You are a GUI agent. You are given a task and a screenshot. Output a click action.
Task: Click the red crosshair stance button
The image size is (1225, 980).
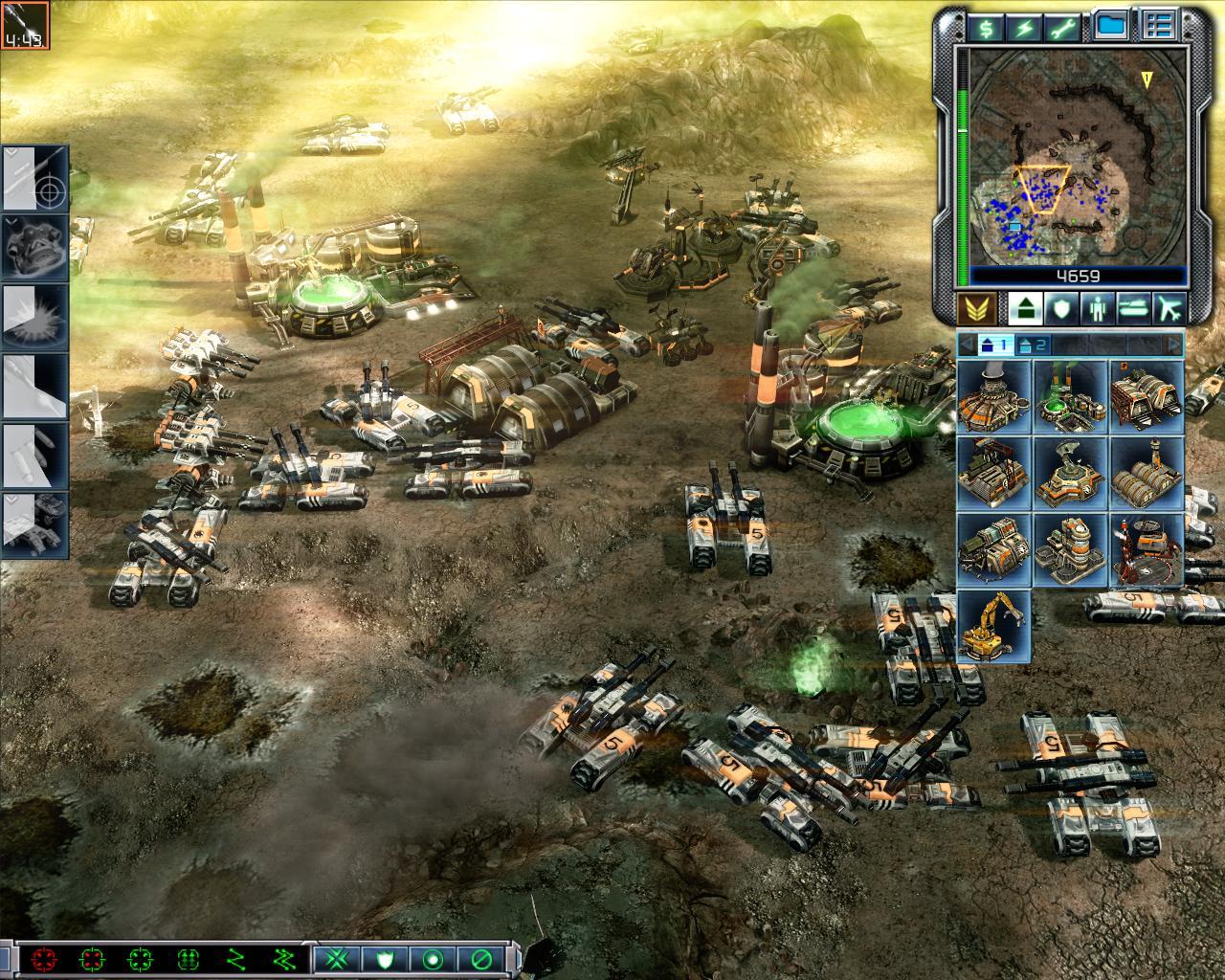click(43, 959)
